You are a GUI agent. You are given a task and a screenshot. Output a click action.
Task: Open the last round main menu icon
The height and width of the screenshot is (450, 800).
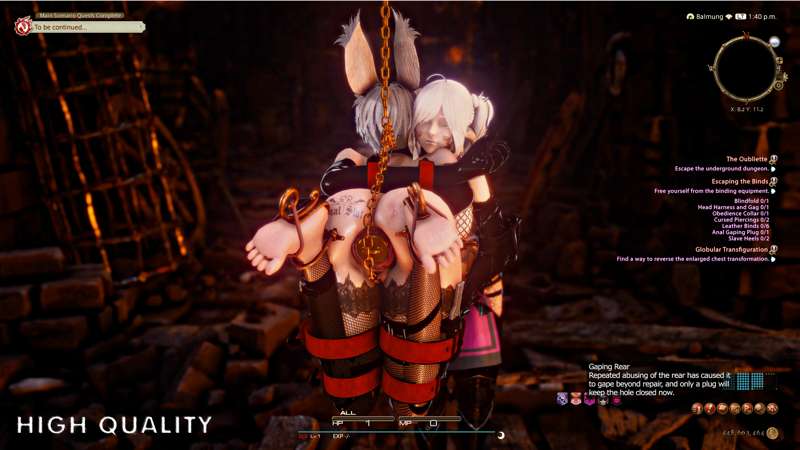(x=772, y=409)
